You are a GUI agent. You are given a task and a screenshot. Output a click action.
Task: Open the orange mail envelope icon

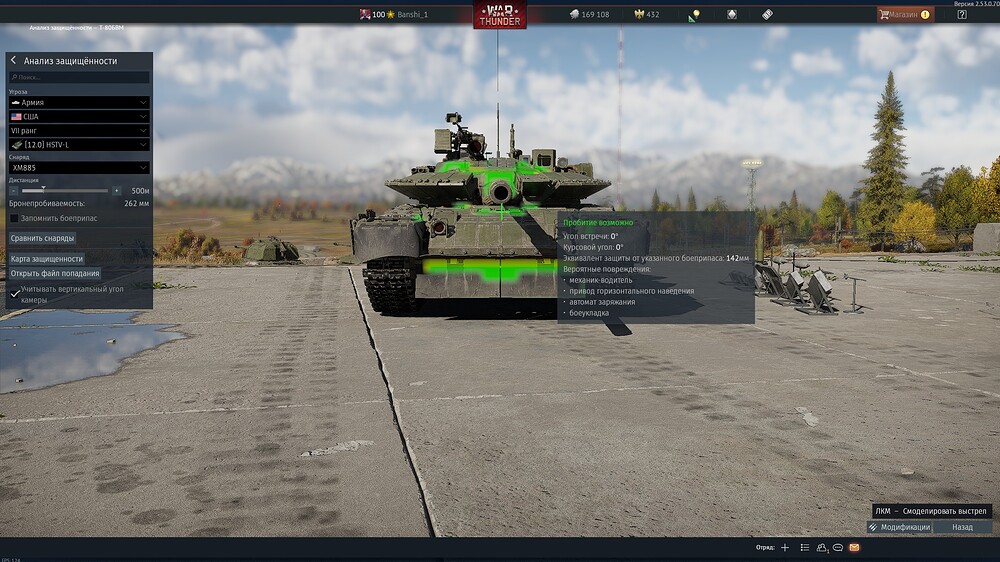(x=854, y=548)
